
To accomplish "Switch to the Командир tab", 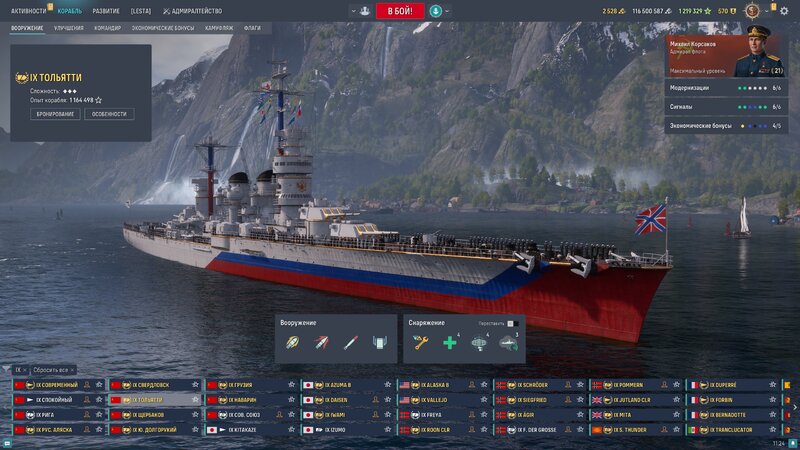I will 108,28.
